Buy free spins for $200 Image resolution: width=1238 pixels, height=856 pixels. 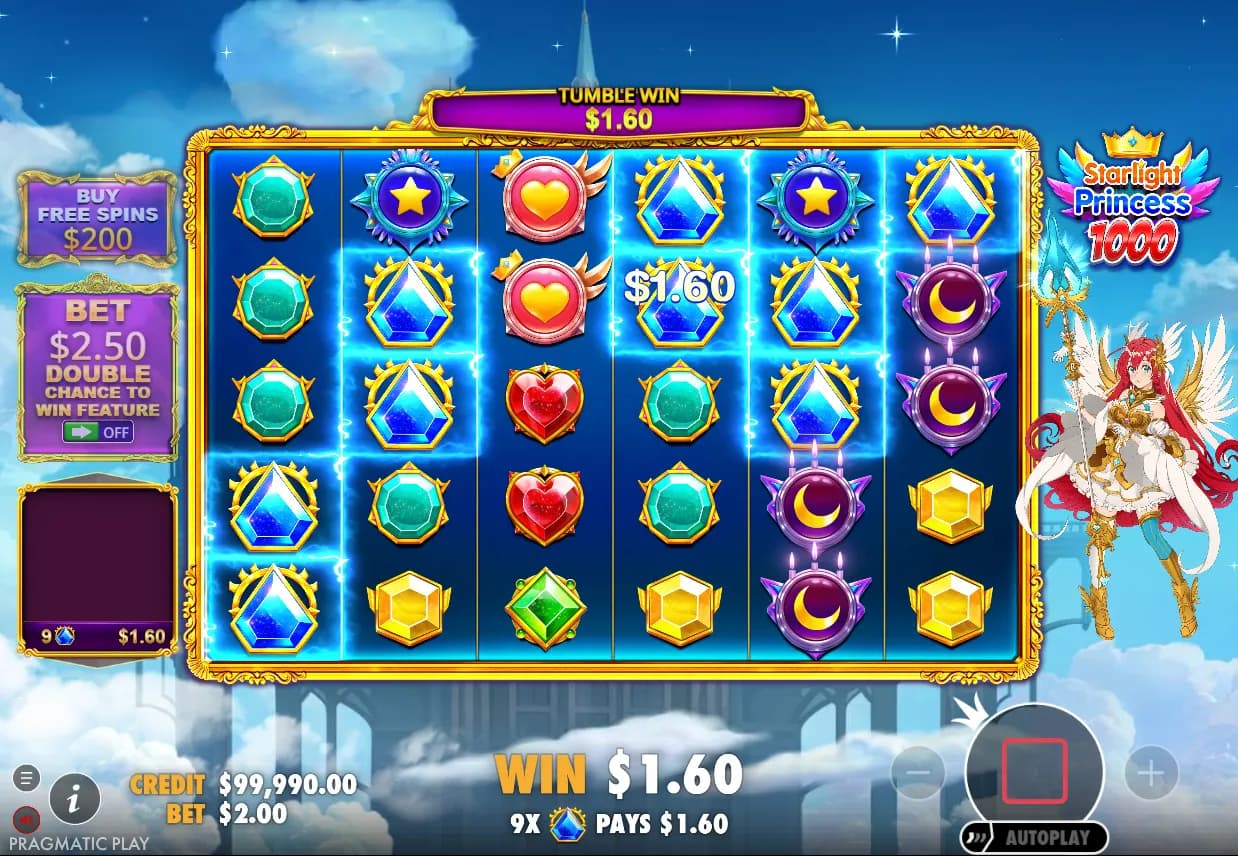[x=98, y=217]
